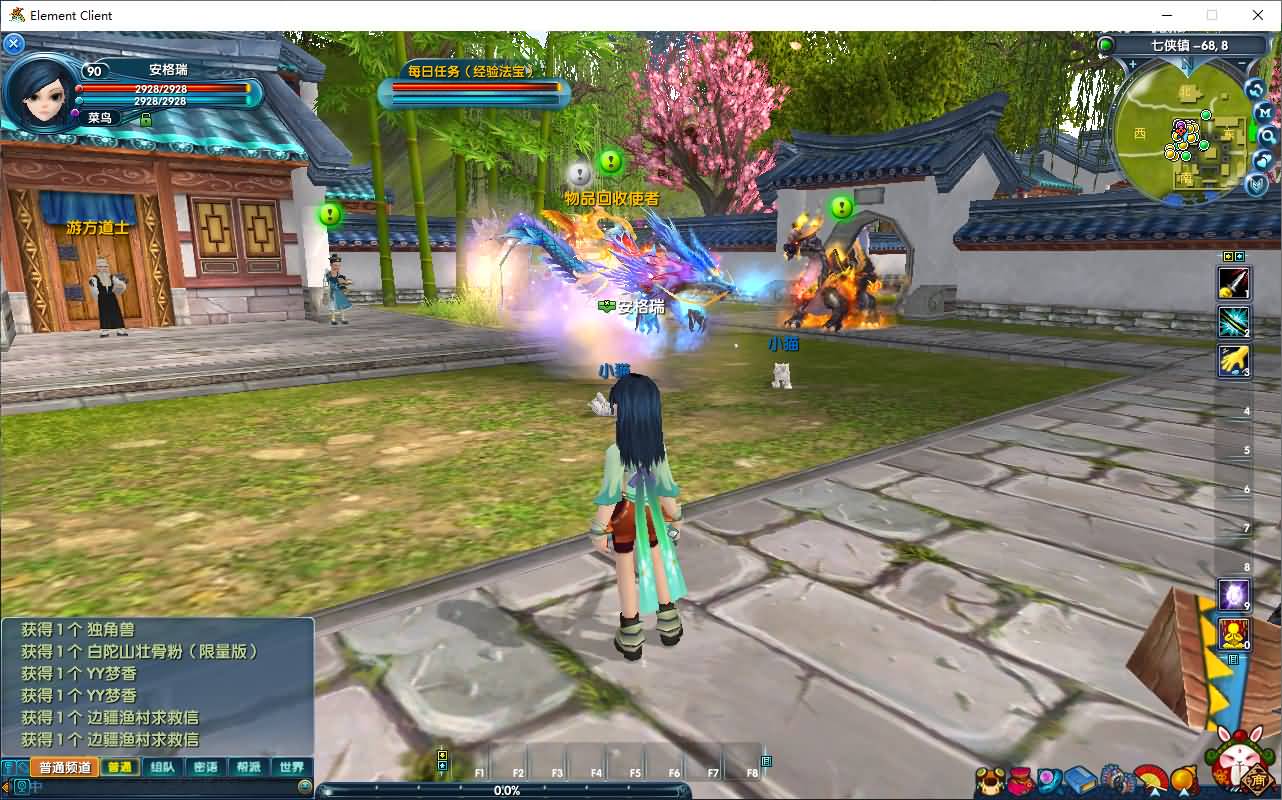The image size is (1282, 800).
Task: Select the 帮派 guild chat tab
Action: pos(248,768)
